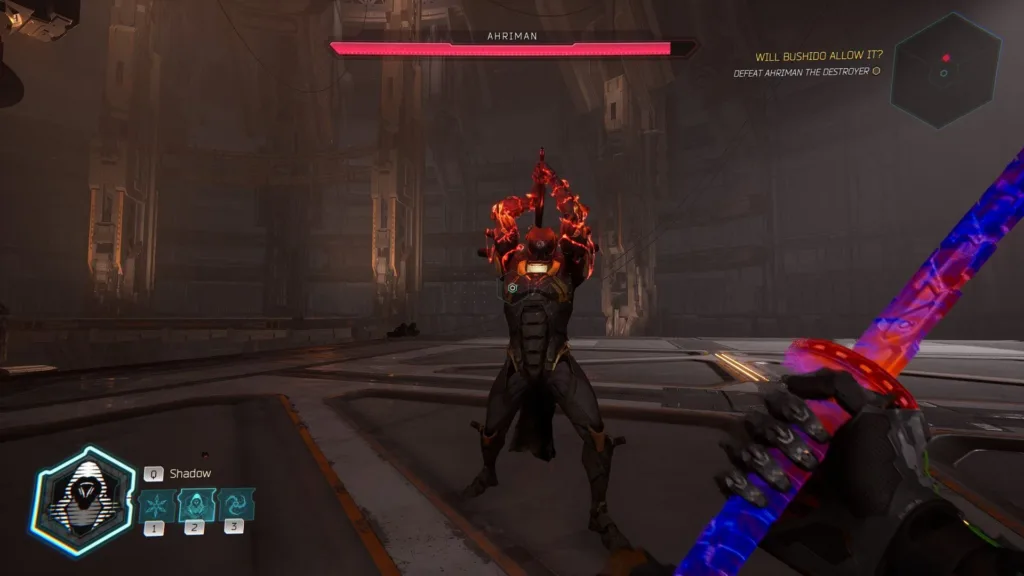Select the shuriken ability icon

(x=154, y=503)
